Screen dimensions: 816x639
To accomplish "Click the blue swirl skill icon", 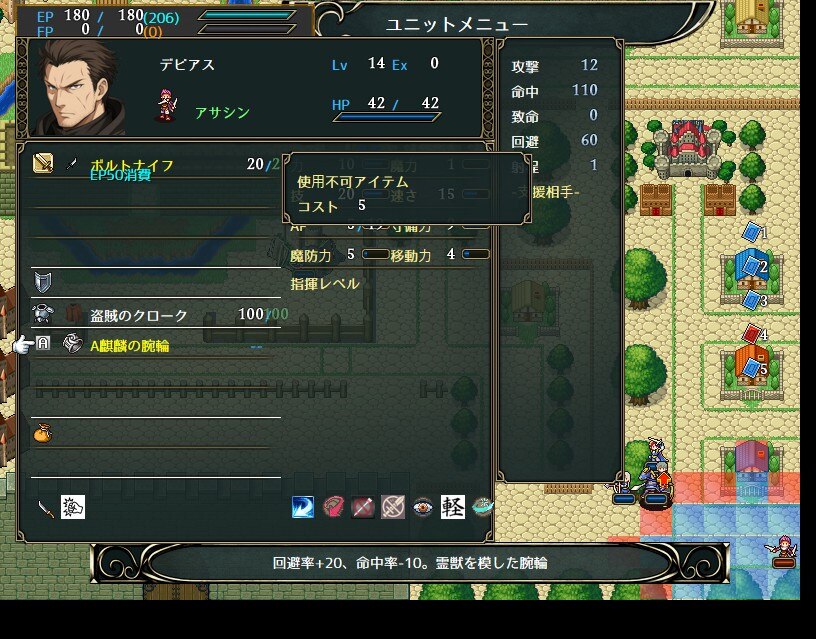I will 303,507.
